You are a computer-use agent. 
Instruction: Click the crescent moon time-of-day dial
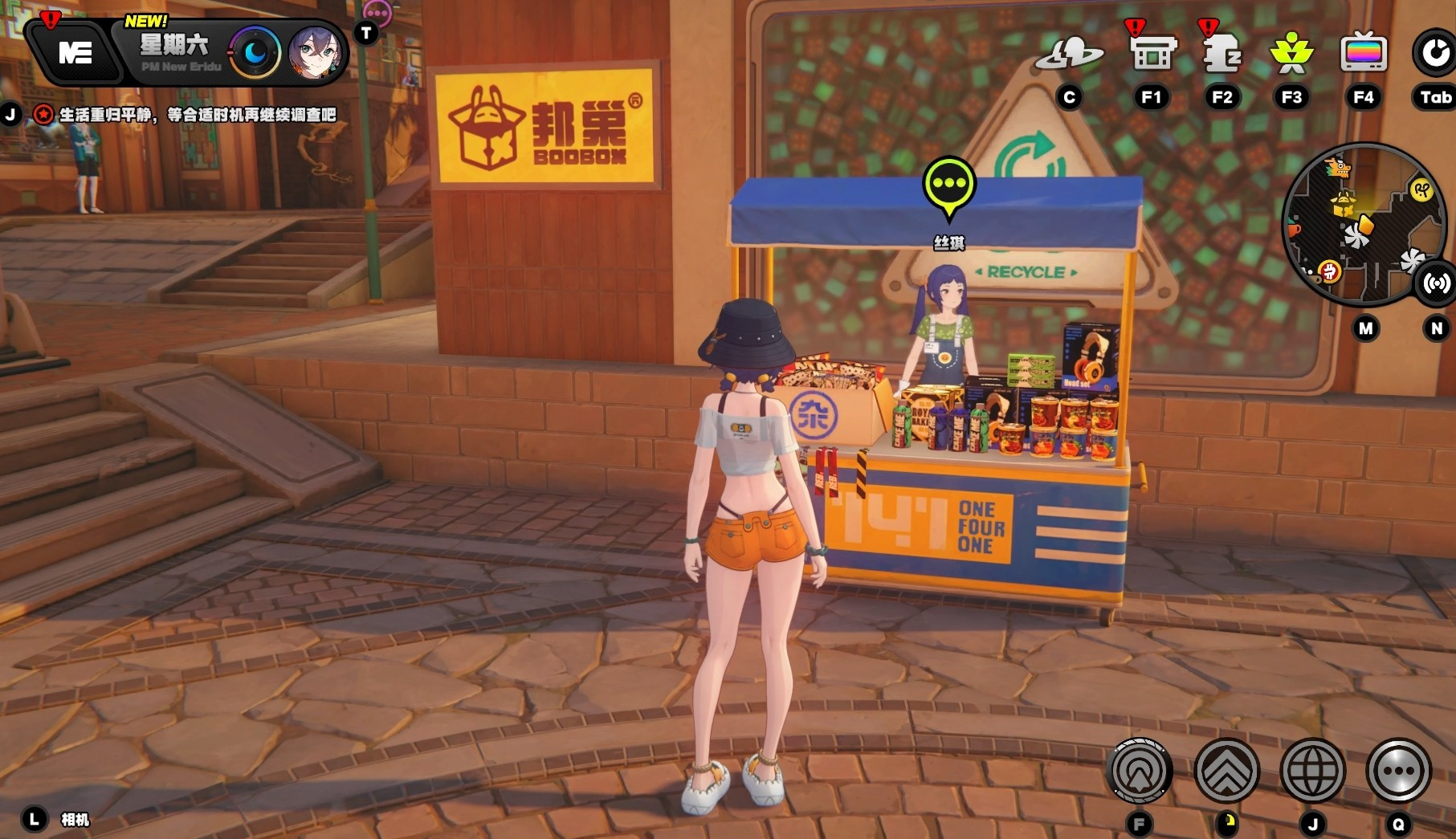pos(255,53)
